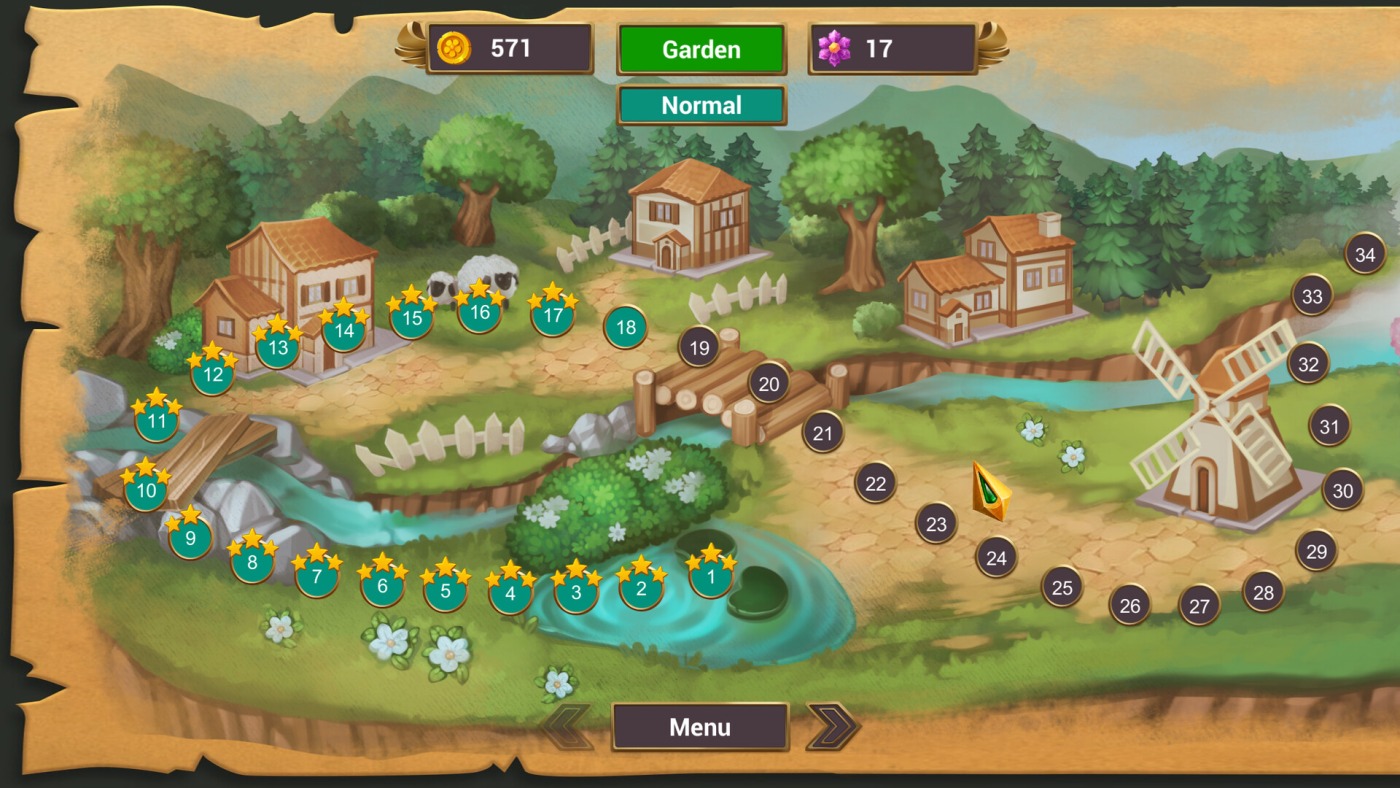
Task: Select level 27 node
Action: pyautogui.click(x=1199, y=605)
